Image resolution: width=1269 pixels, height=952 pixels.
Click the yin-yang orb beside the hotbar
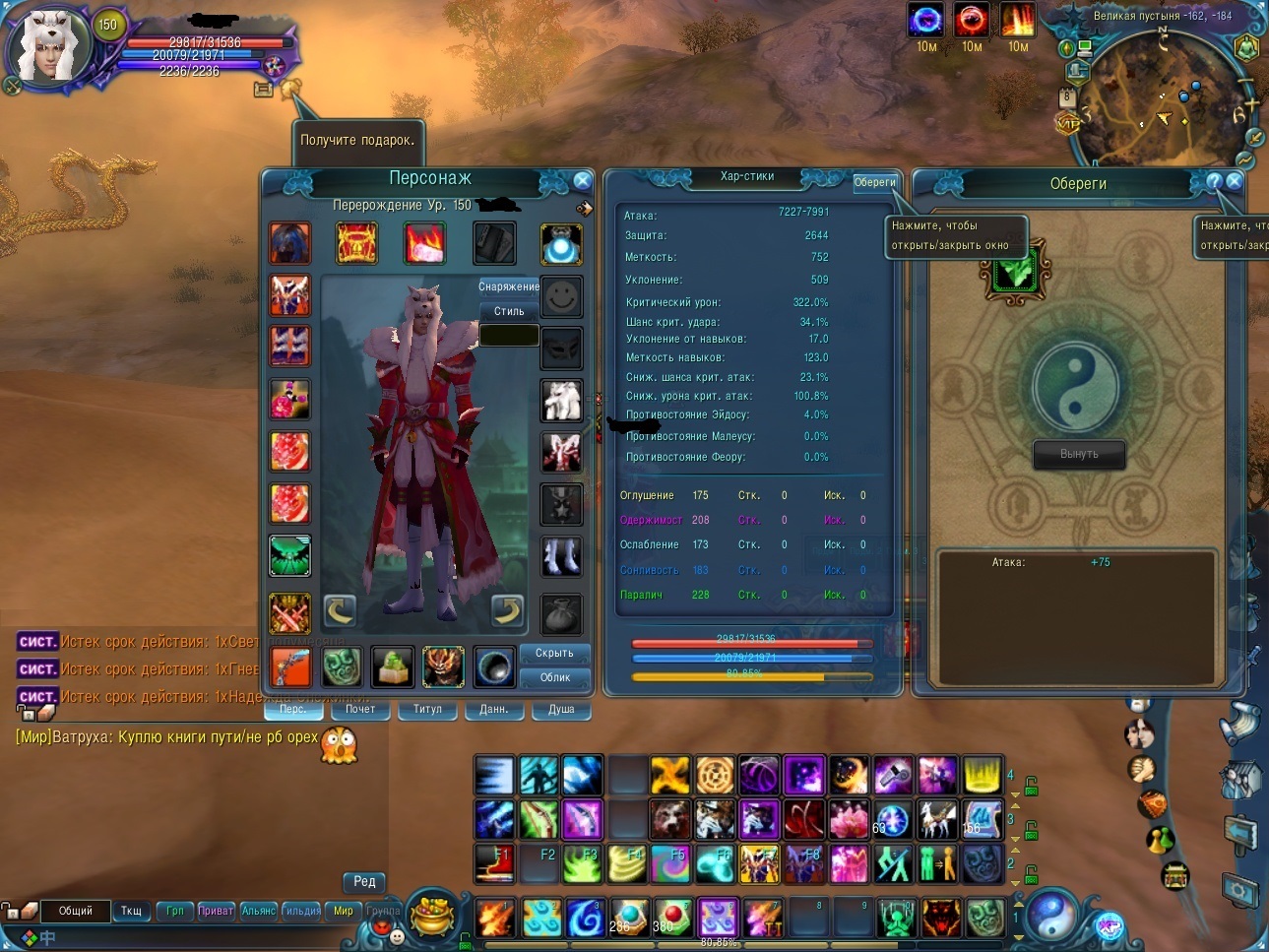click(1054, 916)
